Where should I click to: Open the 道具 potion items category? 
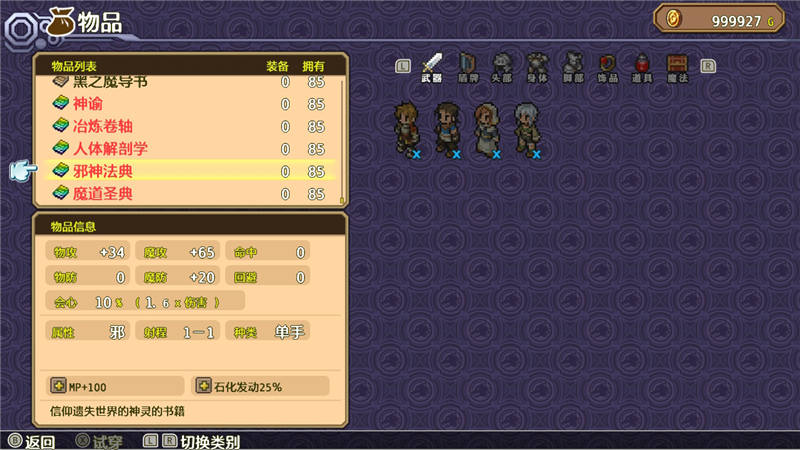click(643, 67)
